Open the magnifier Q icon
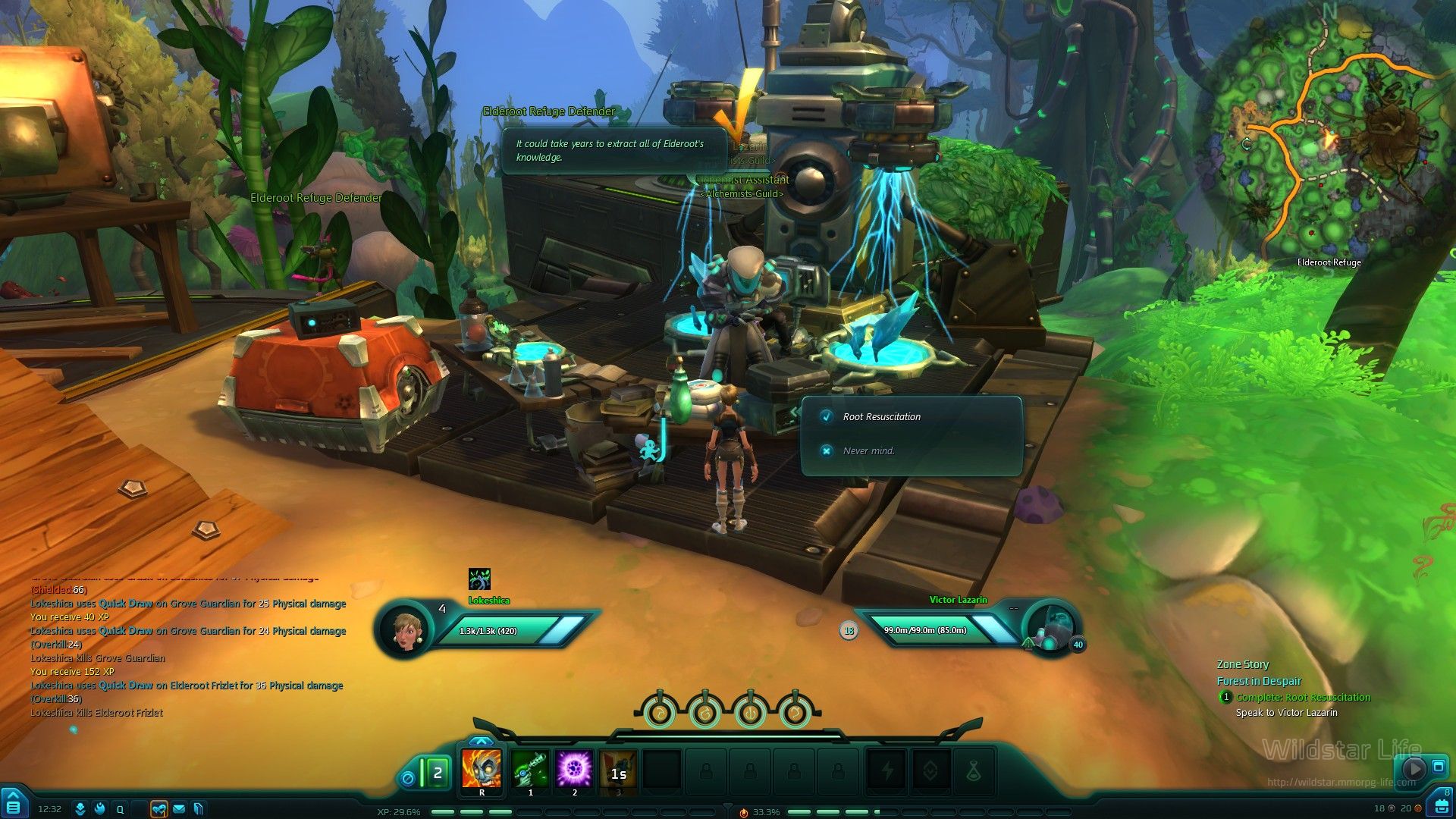This screenshot has height=819, width=1456. tap(120, 809)
